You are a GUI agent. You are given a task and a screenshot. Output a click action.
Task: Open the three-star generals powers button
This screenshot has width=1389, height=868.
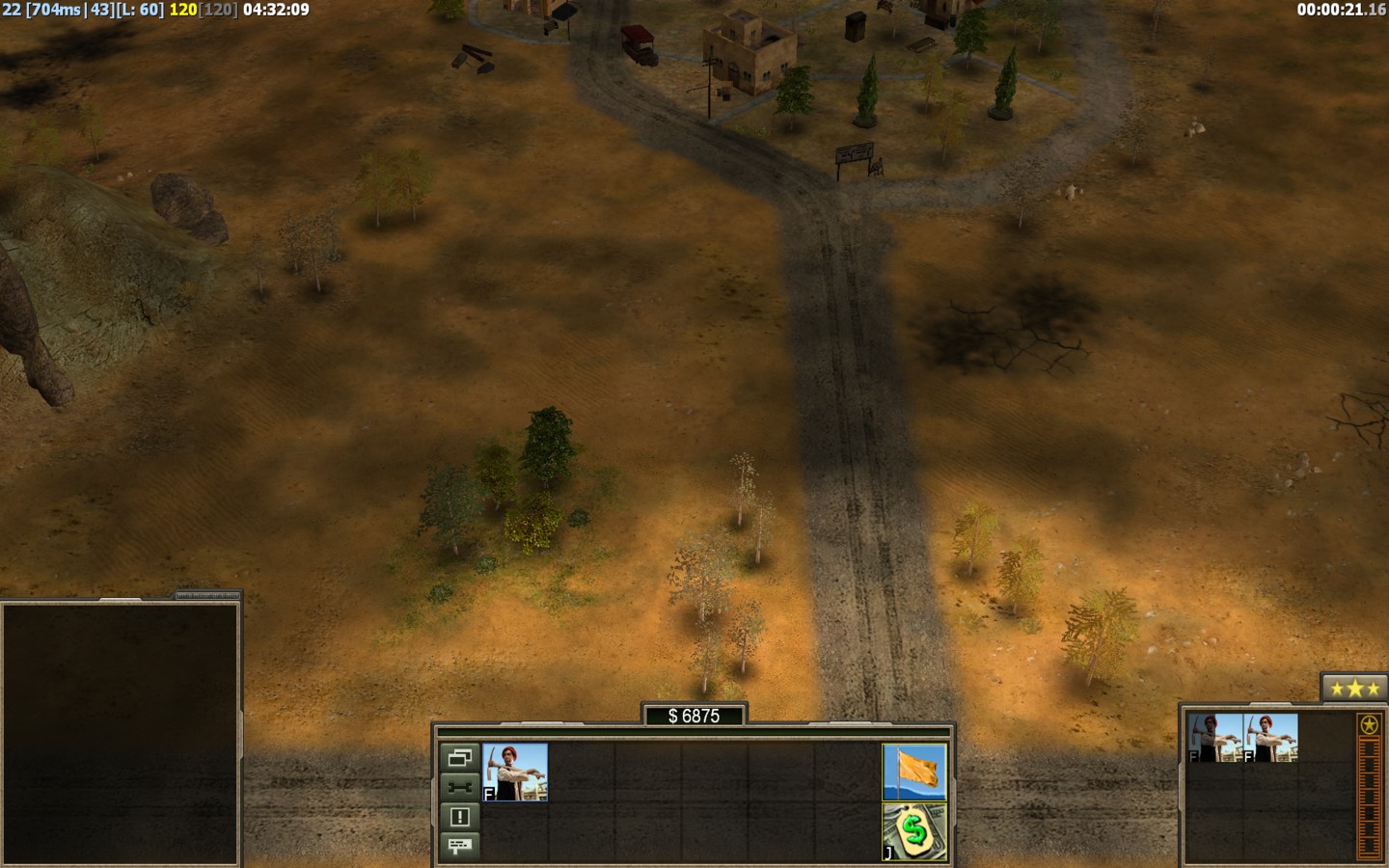click(x=1354, y=689)
